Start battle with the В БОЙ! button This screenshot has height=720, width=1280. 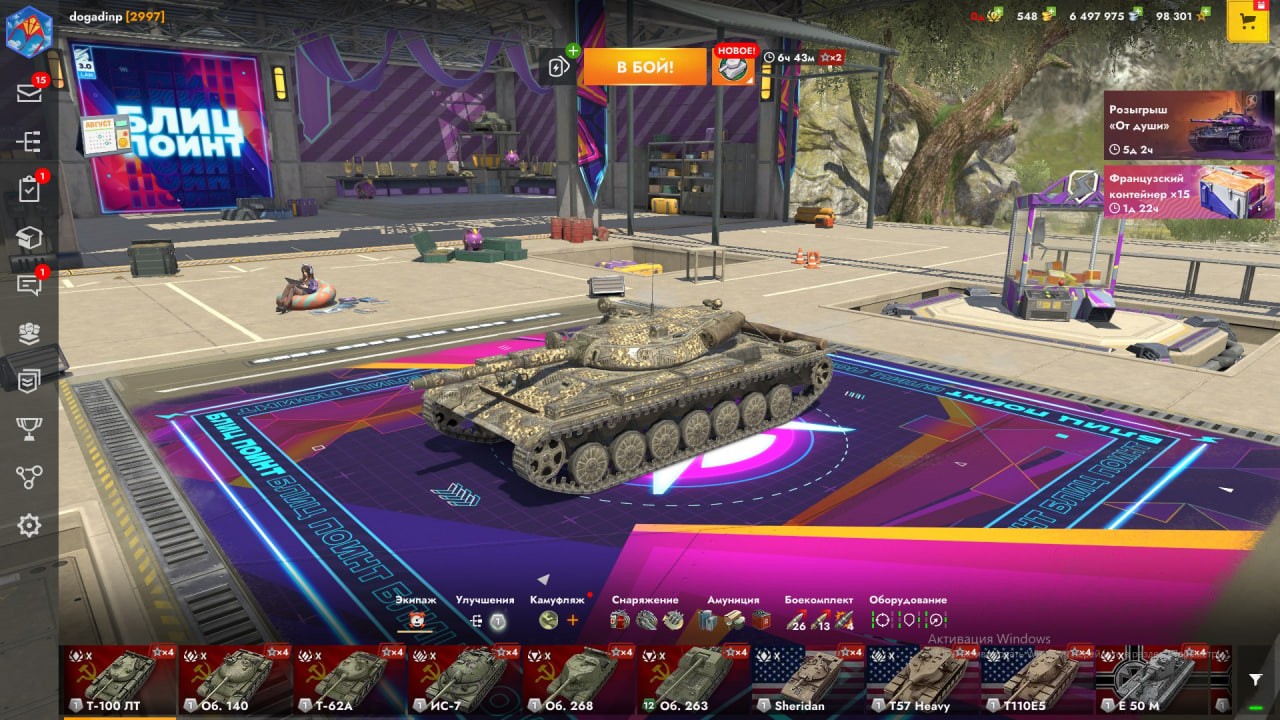pos(644,67)
